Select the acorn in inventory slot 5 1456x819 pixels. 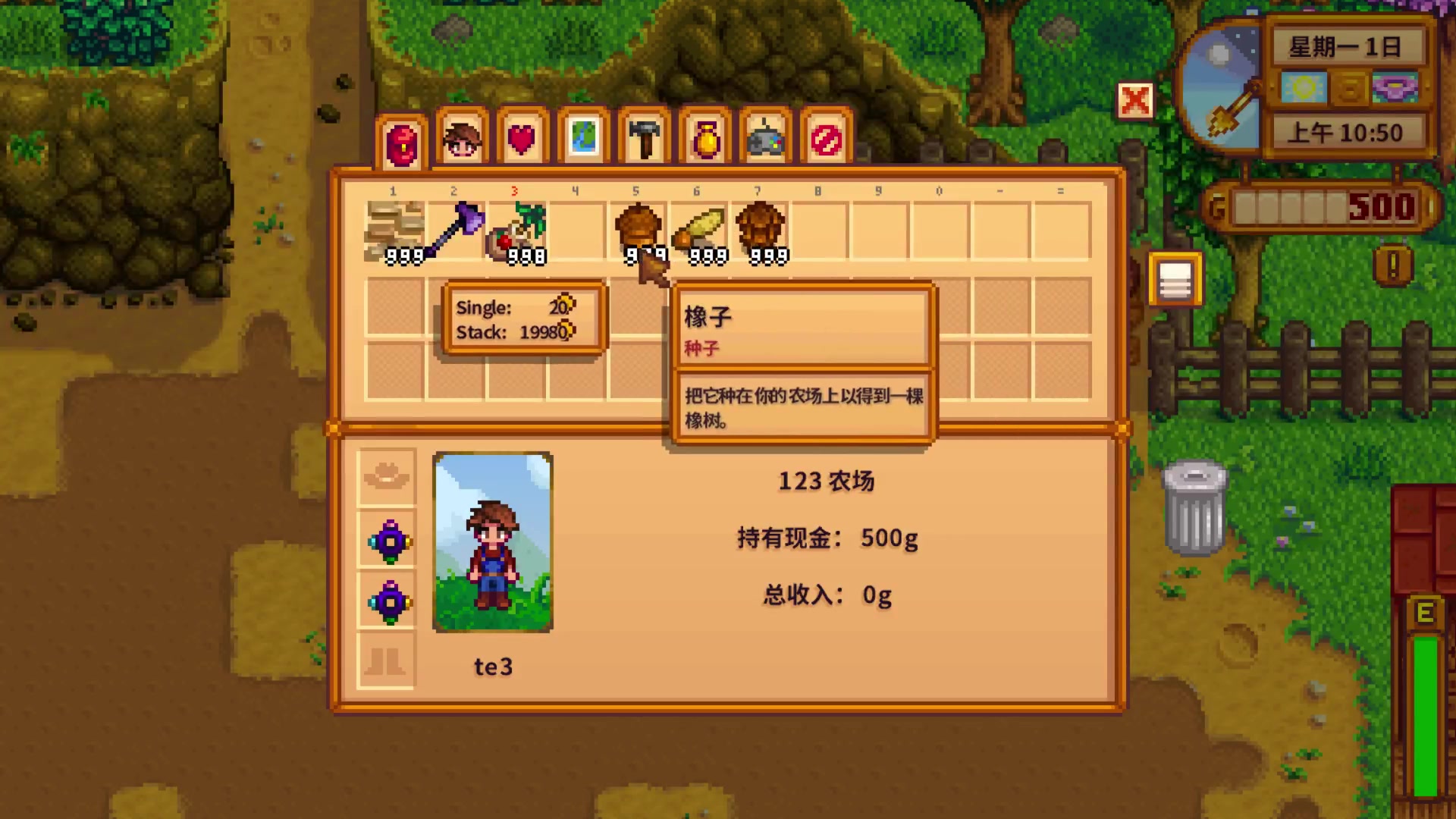coord(635,227)
